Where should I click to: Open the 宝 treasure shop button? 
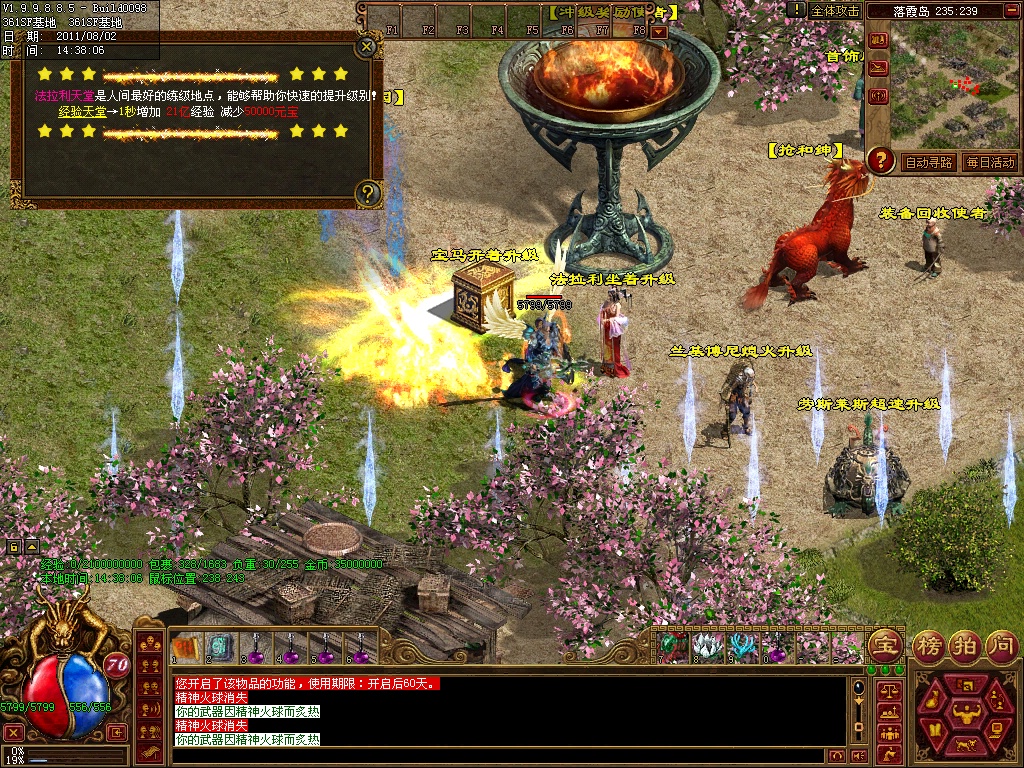[883, 645]
